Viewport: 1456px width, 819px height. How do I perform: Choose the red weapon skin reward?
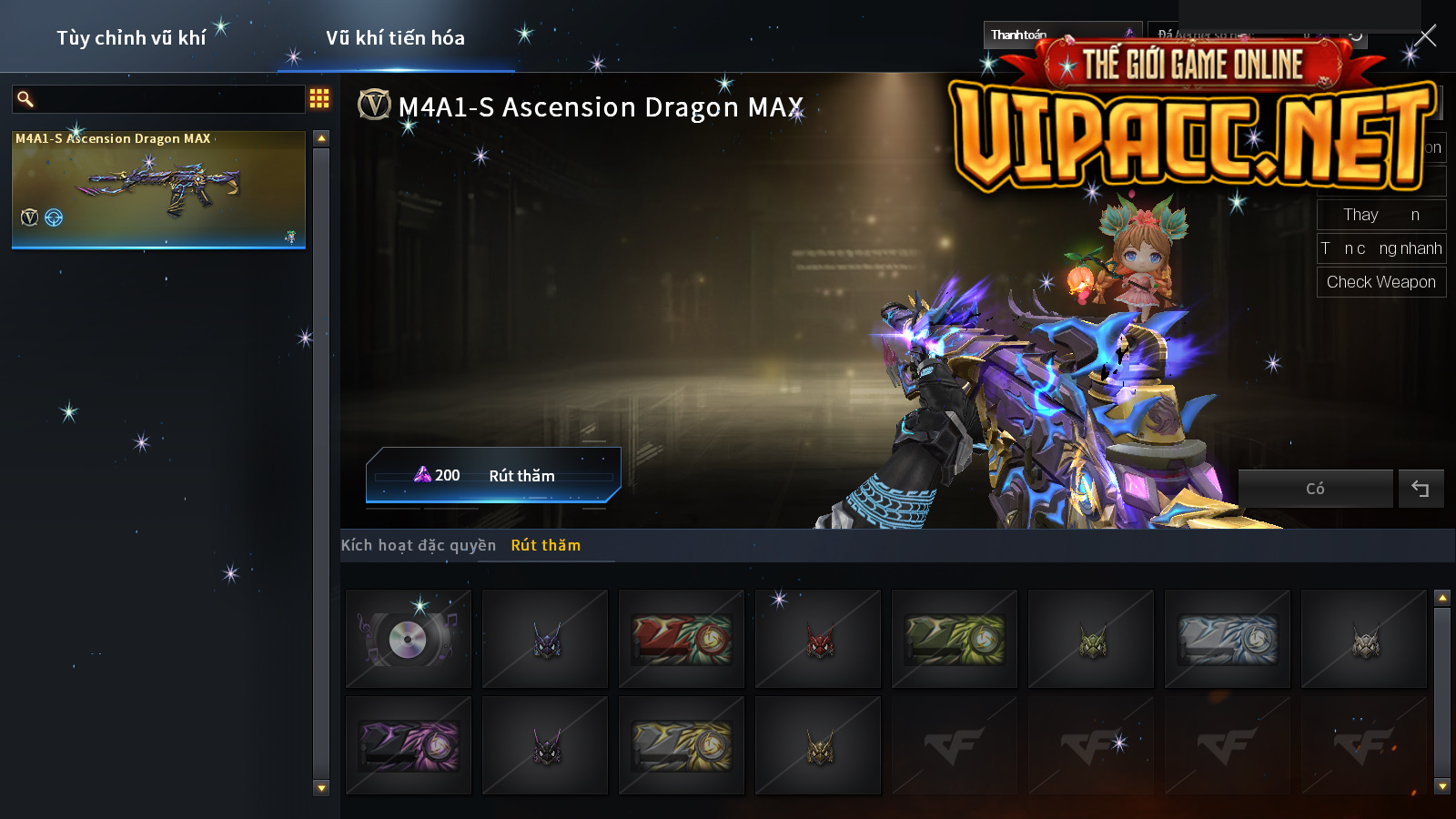click(682, 639)
